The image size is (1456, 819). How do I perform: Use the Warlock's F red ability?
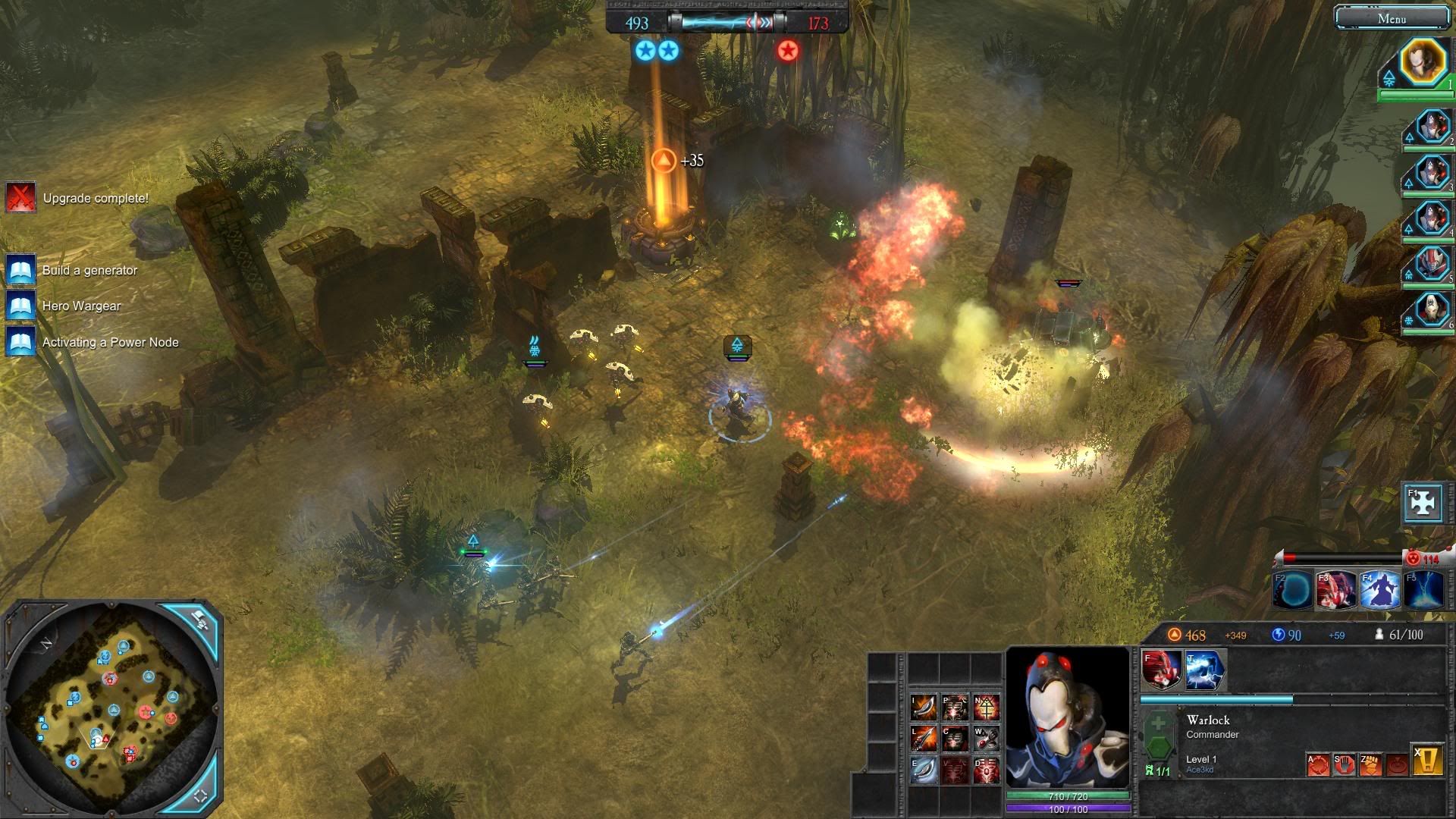pyautogui.click(x=1161, y=670)
